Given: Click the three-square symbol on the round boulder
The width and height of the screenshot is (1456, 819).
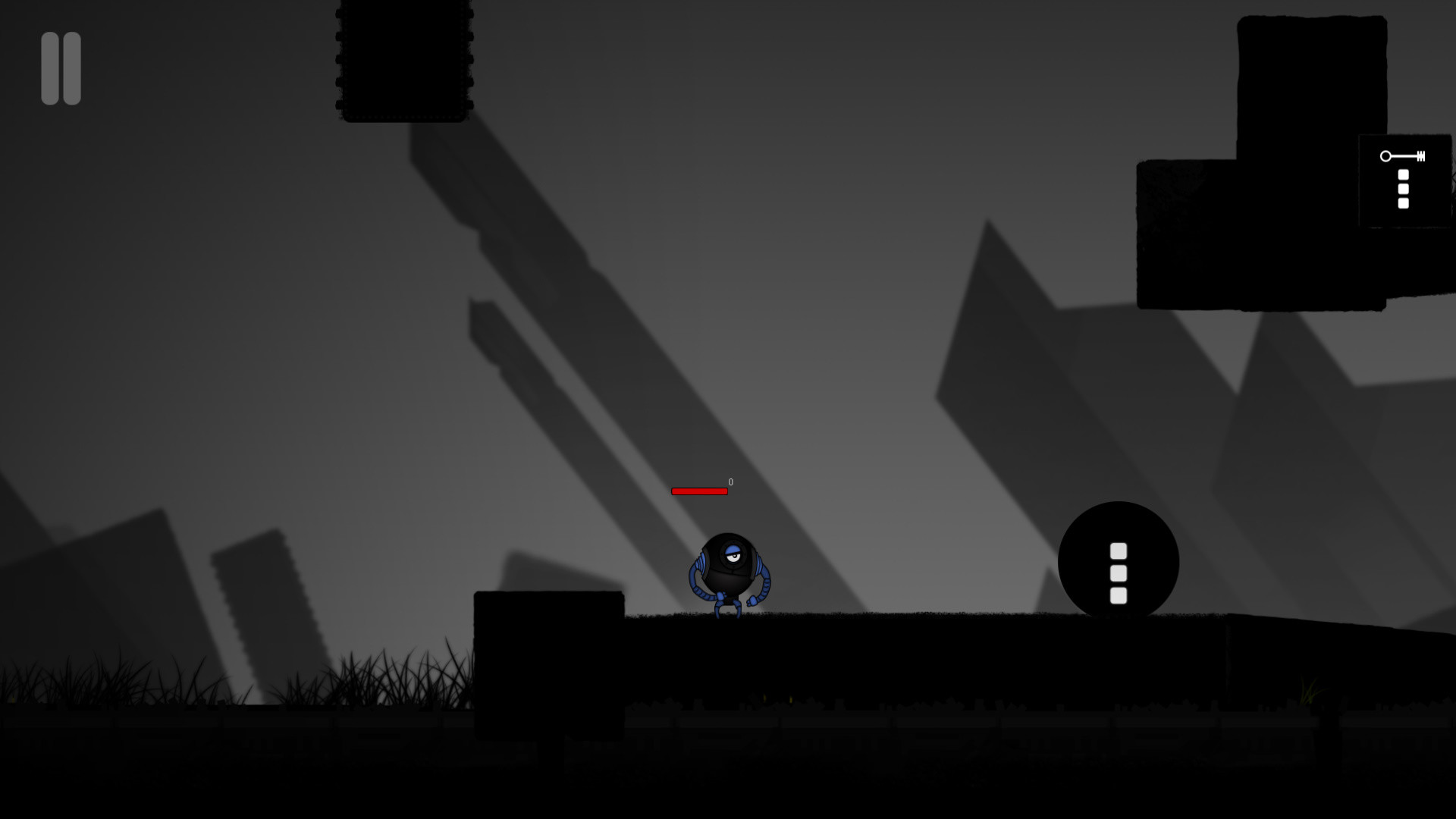Looking at the screenshot, I should click(1119, 574).
